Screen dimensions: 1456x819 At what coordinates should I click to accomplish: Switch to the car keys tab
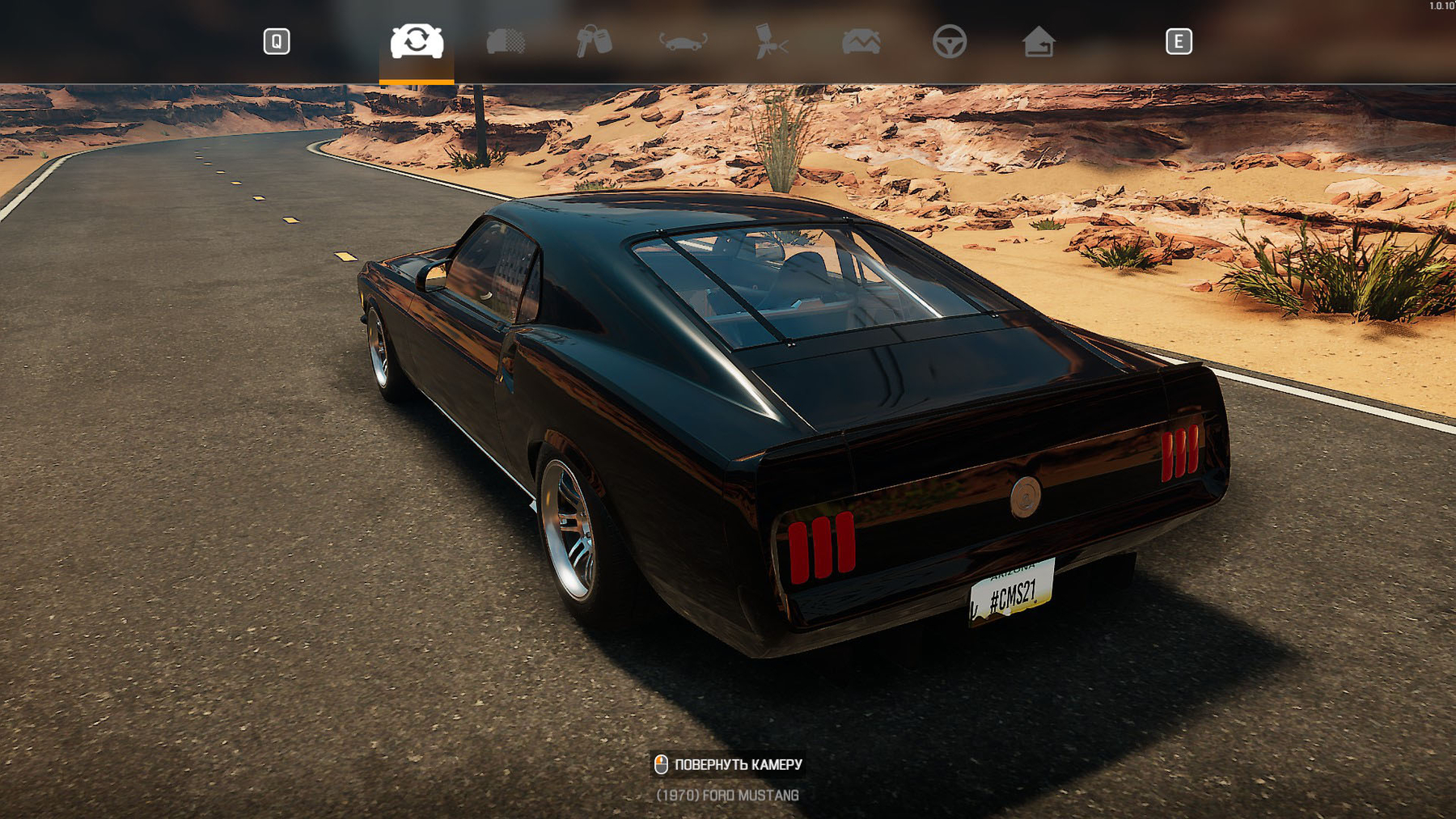click(594, 41)
